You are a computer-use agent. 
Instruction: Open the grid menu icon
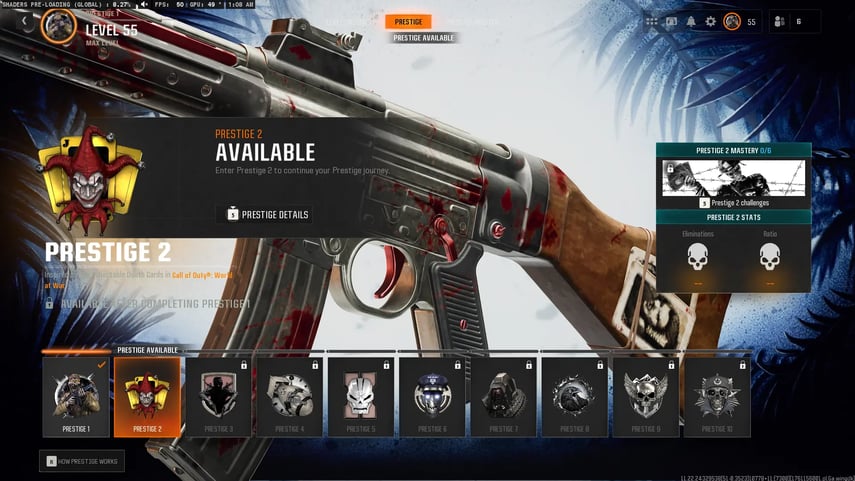coord(652,21)
